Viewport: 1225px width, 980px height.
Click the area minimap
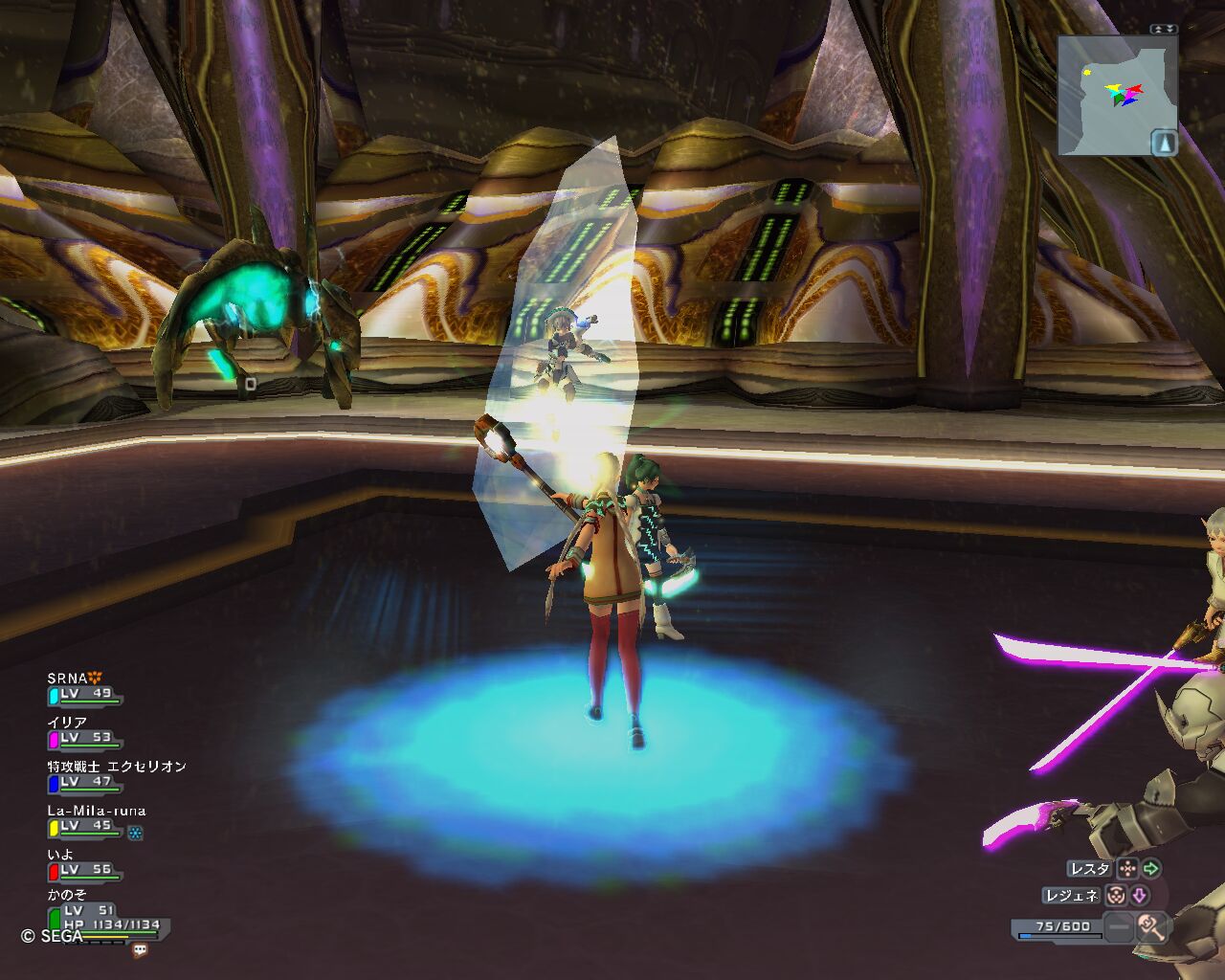(1110, 96)
